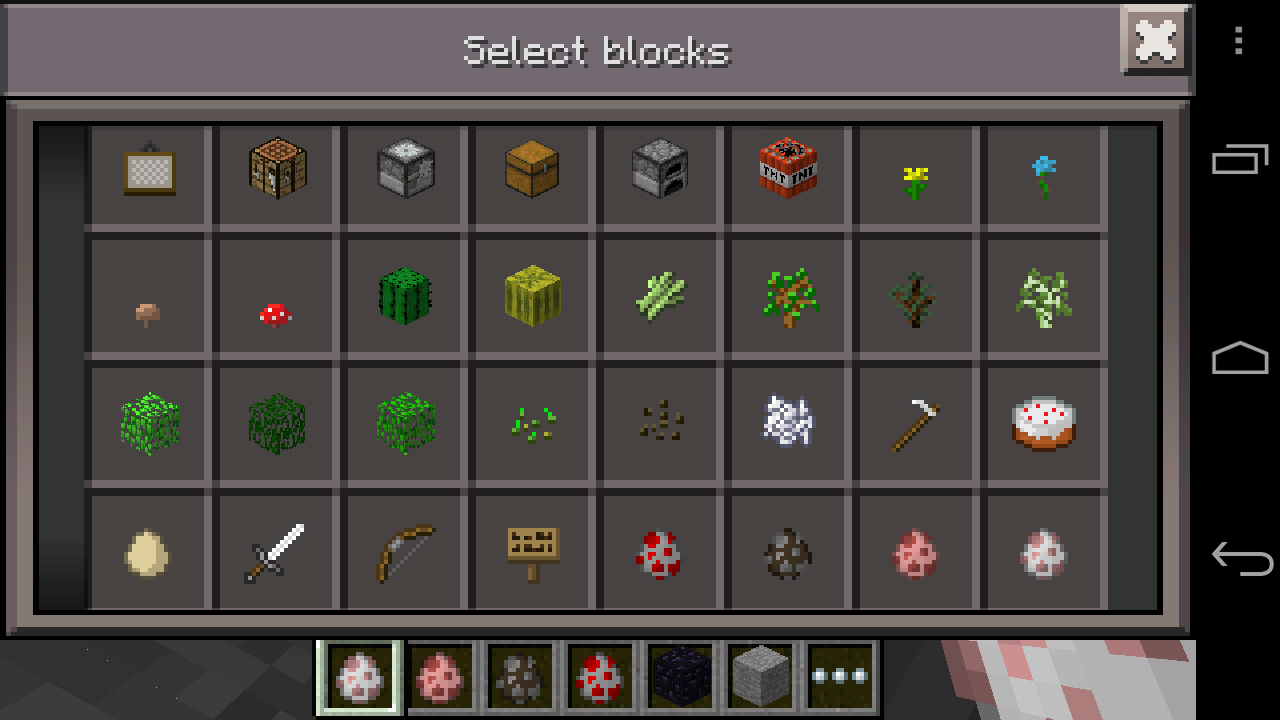Pick the yellow dandelion flower
Screen dimensions: 1280x720
pos(916,173)
